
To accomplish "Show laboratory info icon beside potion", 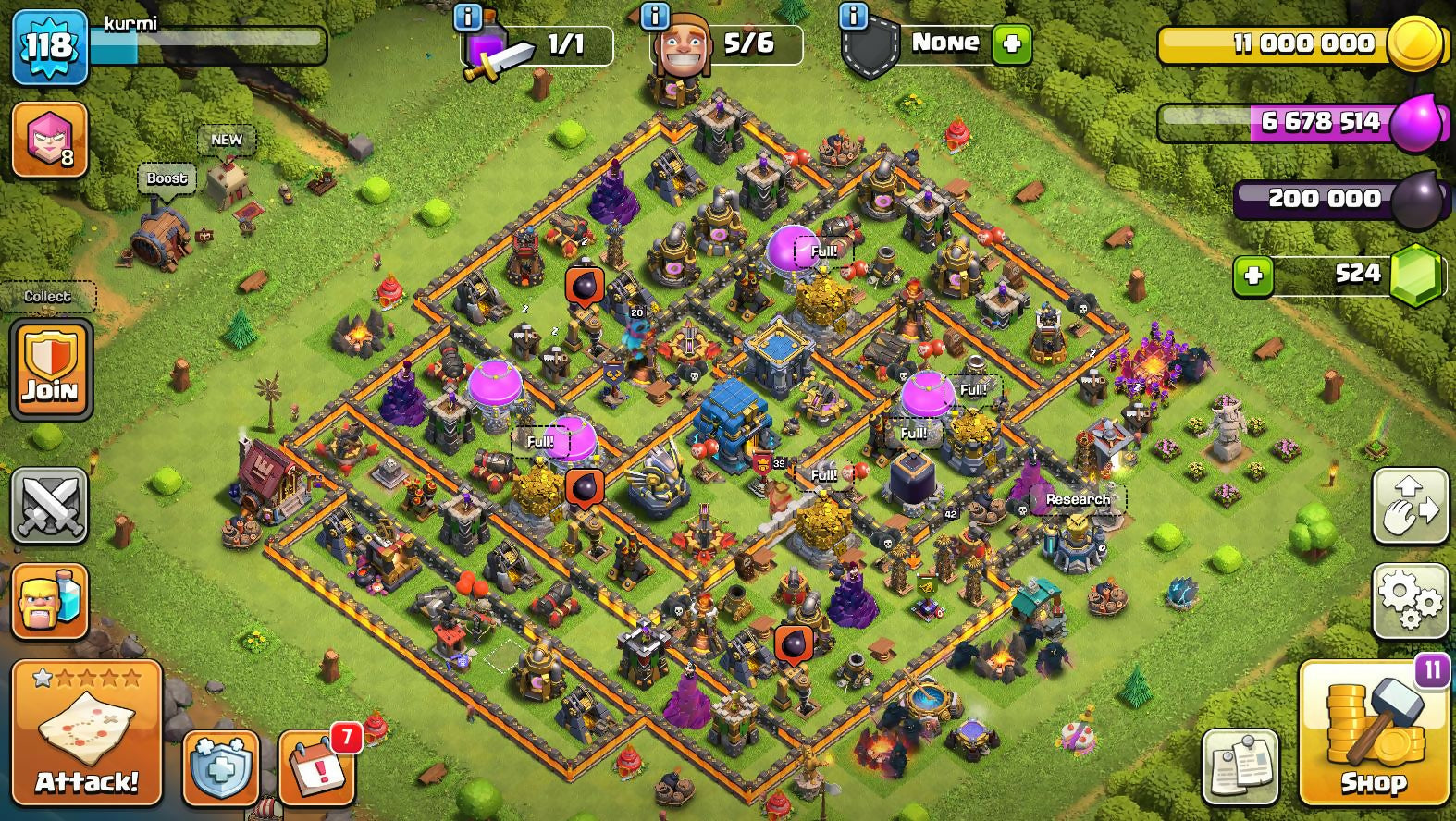I will click(468, 16).
